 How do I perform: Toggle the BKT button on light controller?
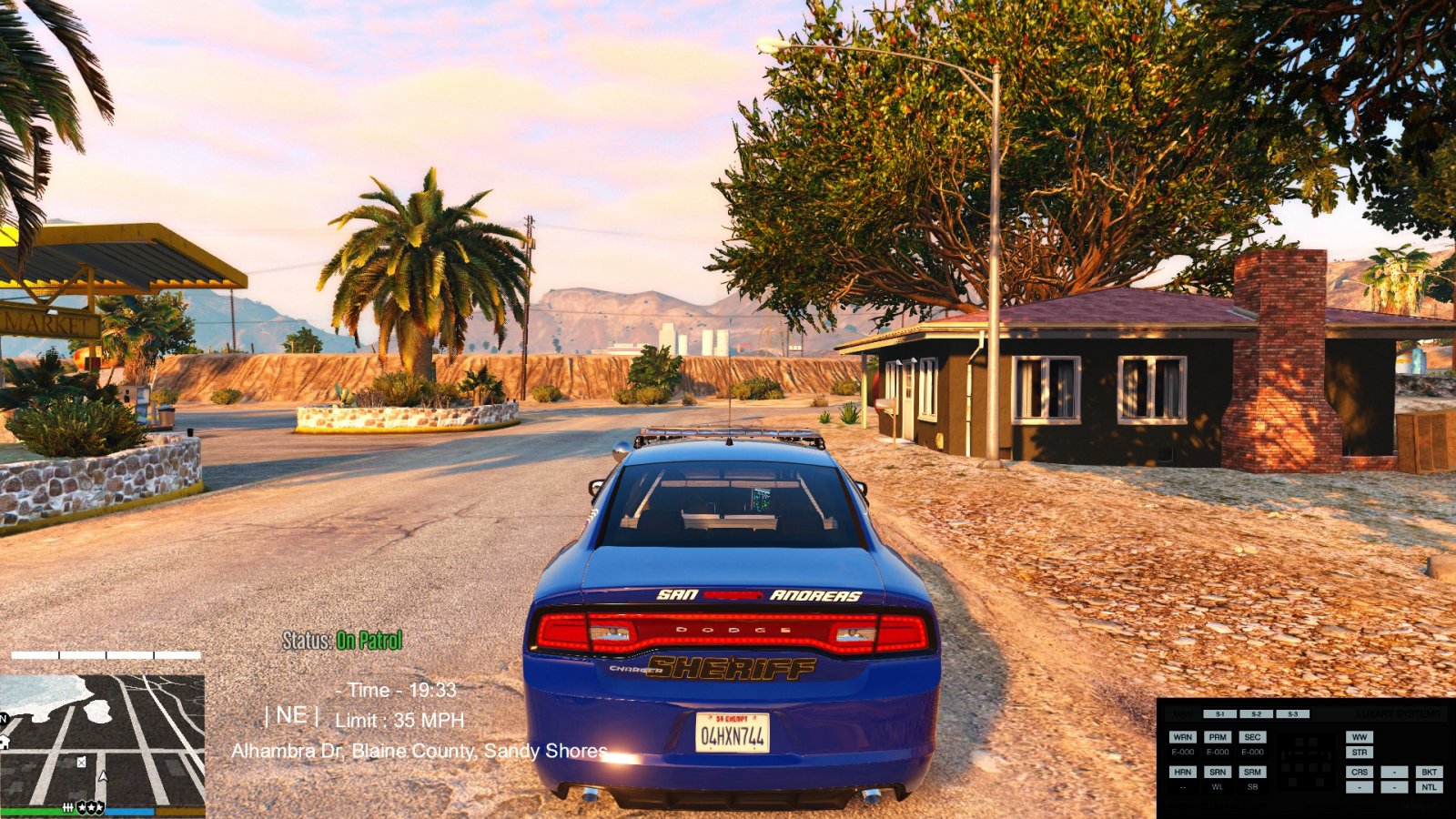pyautogui.click(x=1429, y=772)
